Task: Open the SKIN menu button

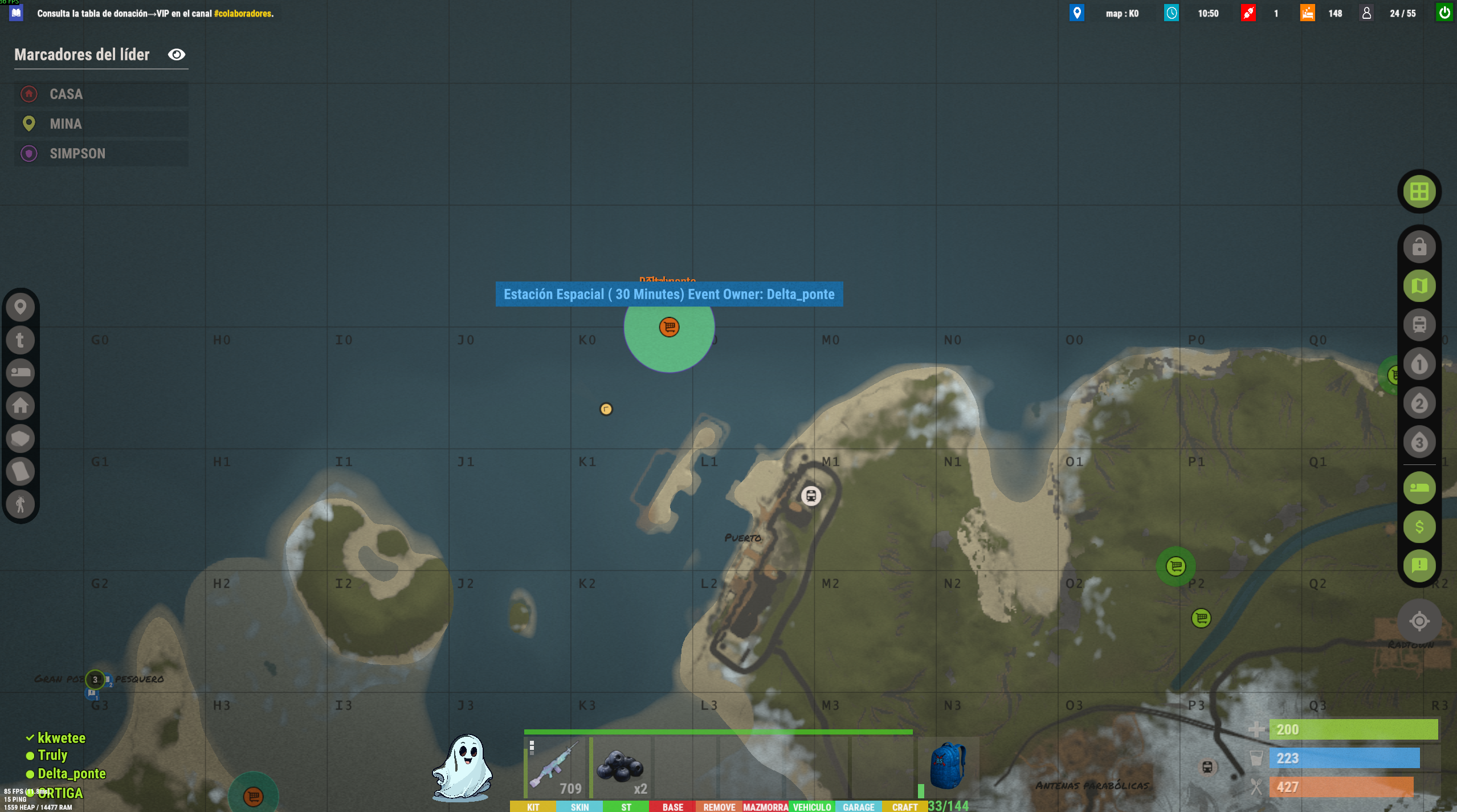Action: [x=579, y=806]
